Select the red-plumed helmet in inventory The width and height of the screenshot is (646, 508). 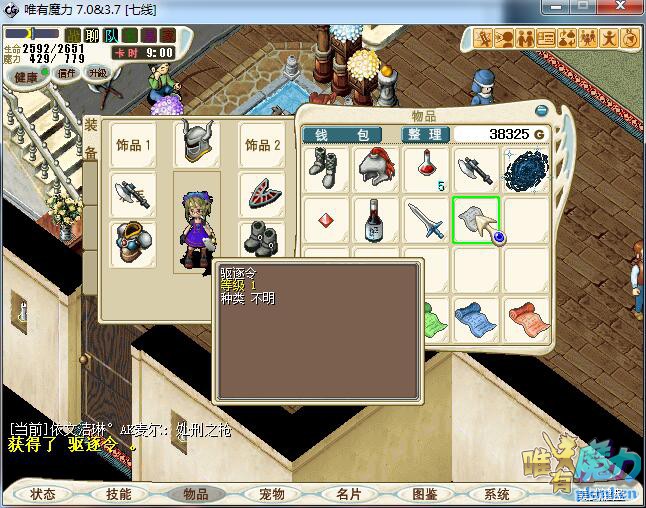377,168
